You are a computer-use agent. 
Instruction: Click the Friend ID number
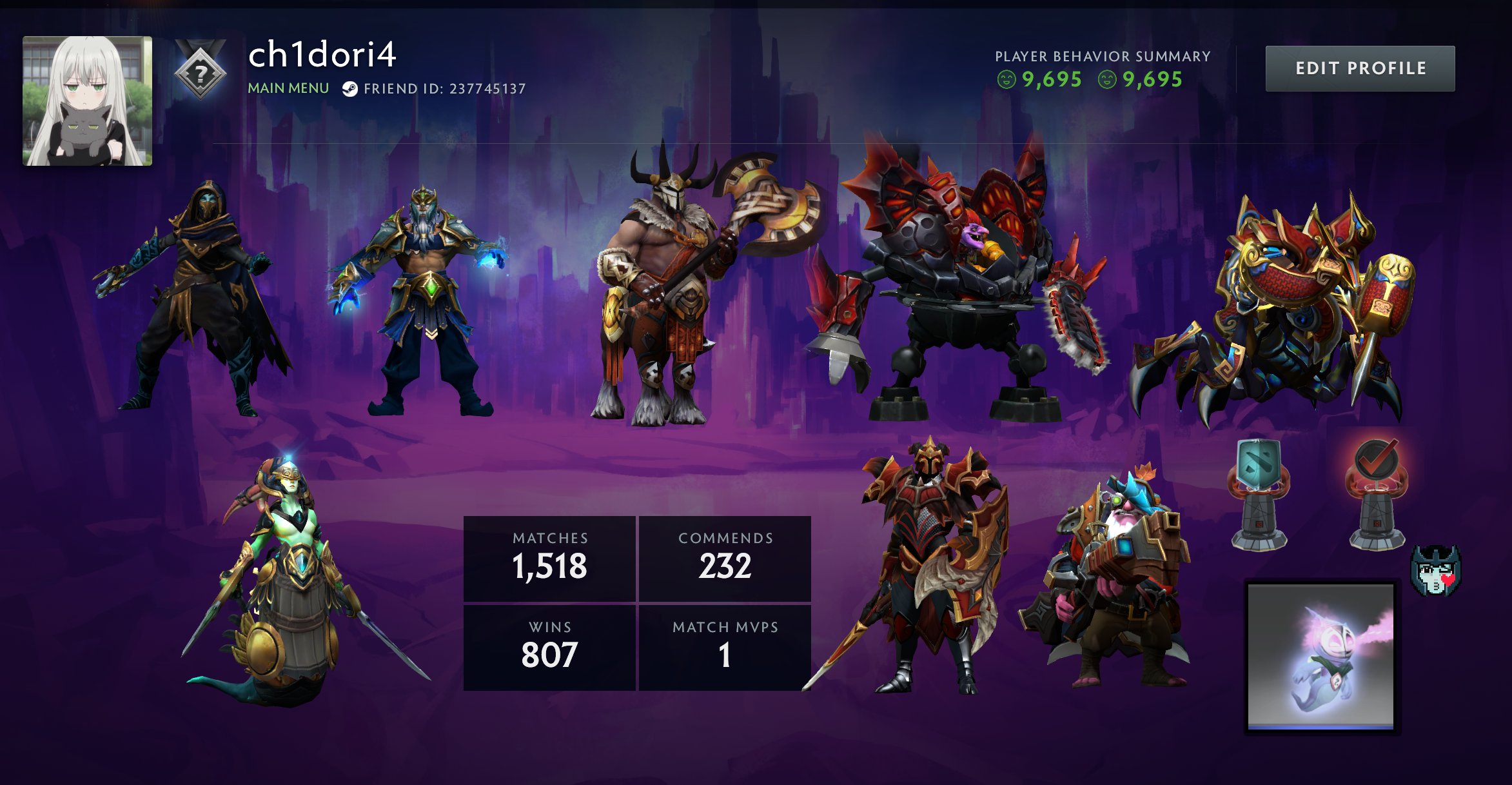tap(487, 89)
